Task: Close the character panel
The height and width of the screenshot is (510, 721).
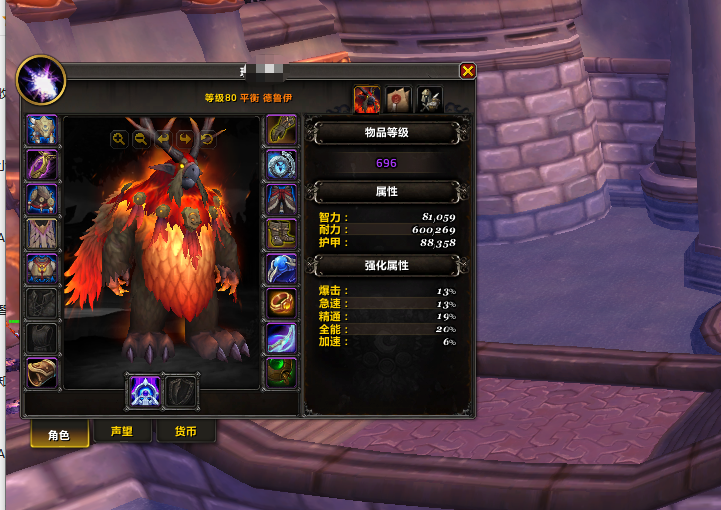Action: (x=467, y=71)
